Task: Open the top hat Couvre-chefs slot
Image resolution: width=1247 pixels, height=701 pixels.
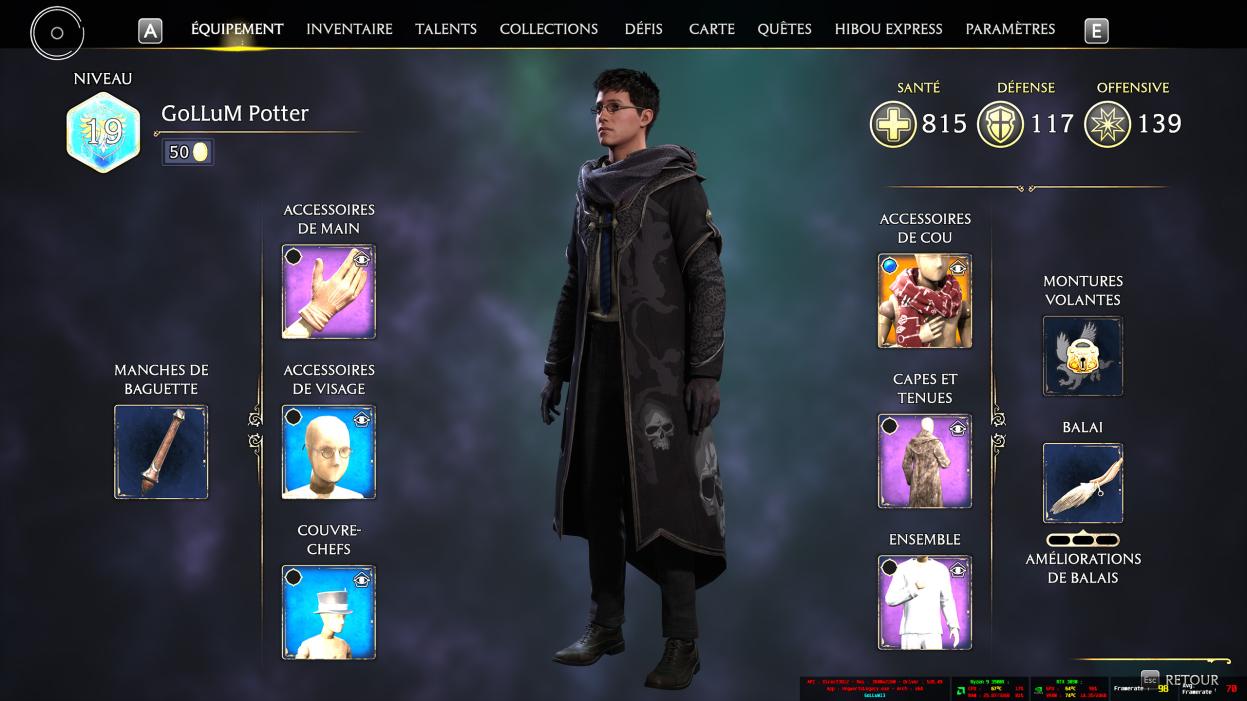Action: coord(329,612)
